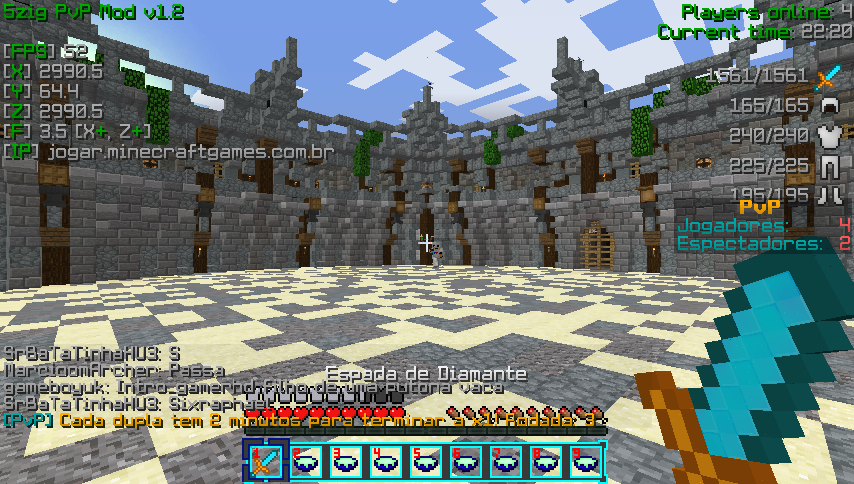Select the soup bowl in hotbar slot 2
The image size is (854, 484).
(x=307, y=461)
